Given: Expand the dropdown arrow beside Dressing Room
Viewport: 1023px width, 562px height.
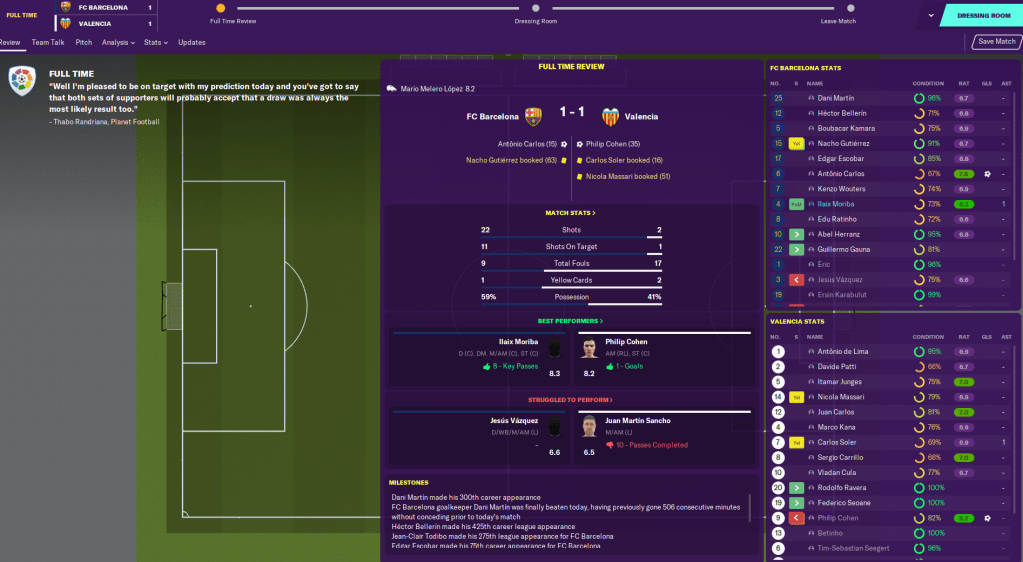Looking at the screenshot, I should tap(931, 16).
